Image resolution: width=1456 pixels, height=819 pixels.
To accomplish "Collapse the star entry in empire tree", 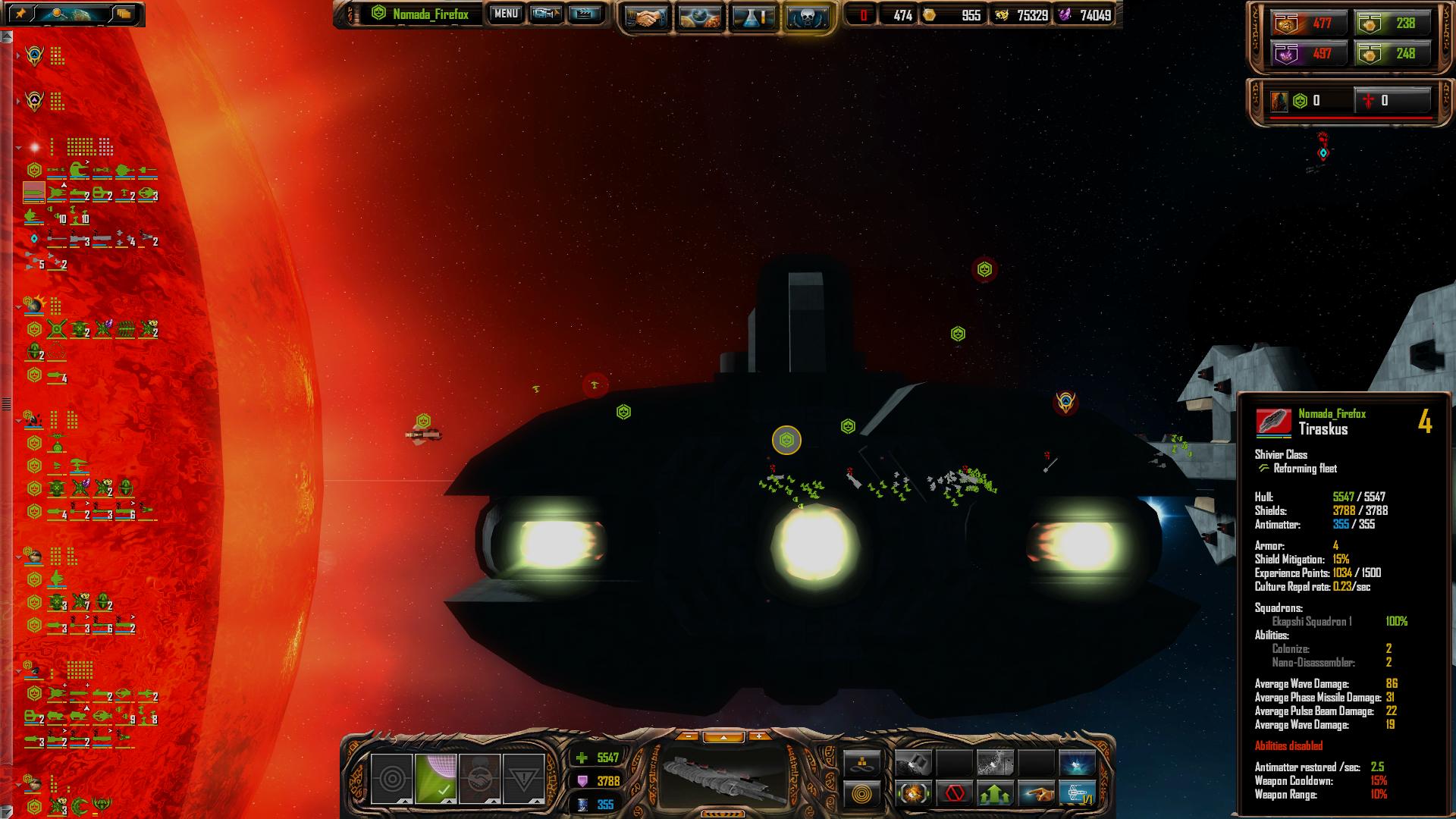I will pyautogui.click(x=18, y=147).
